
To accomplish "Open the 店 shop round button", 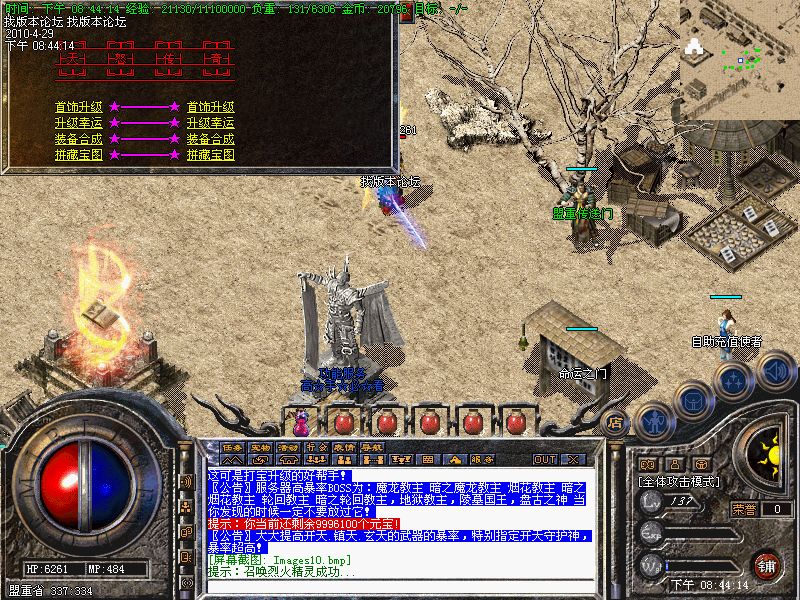I will click(x=615, y=421).
